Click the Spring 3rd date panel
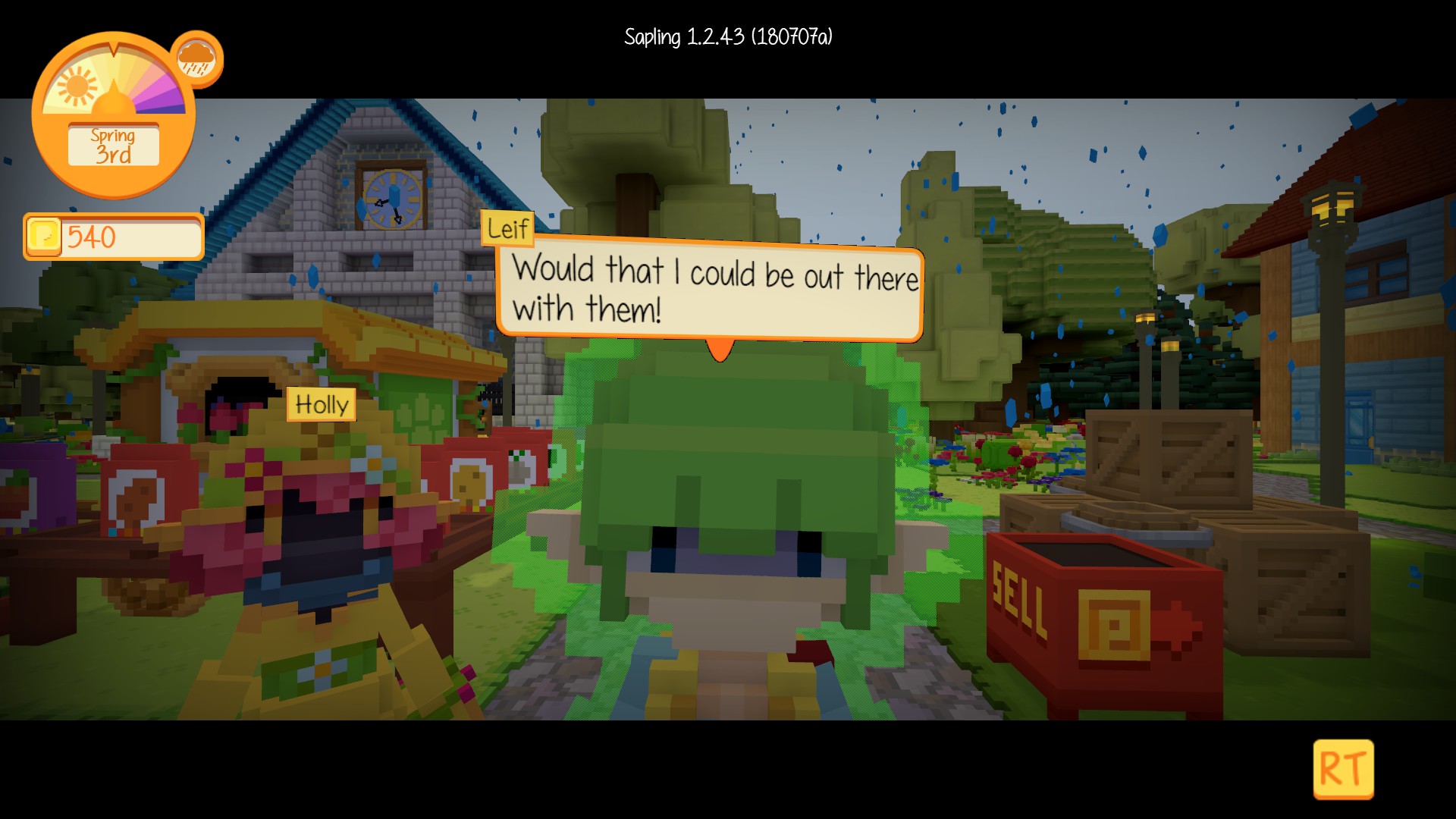 click(x=112, y=144)
